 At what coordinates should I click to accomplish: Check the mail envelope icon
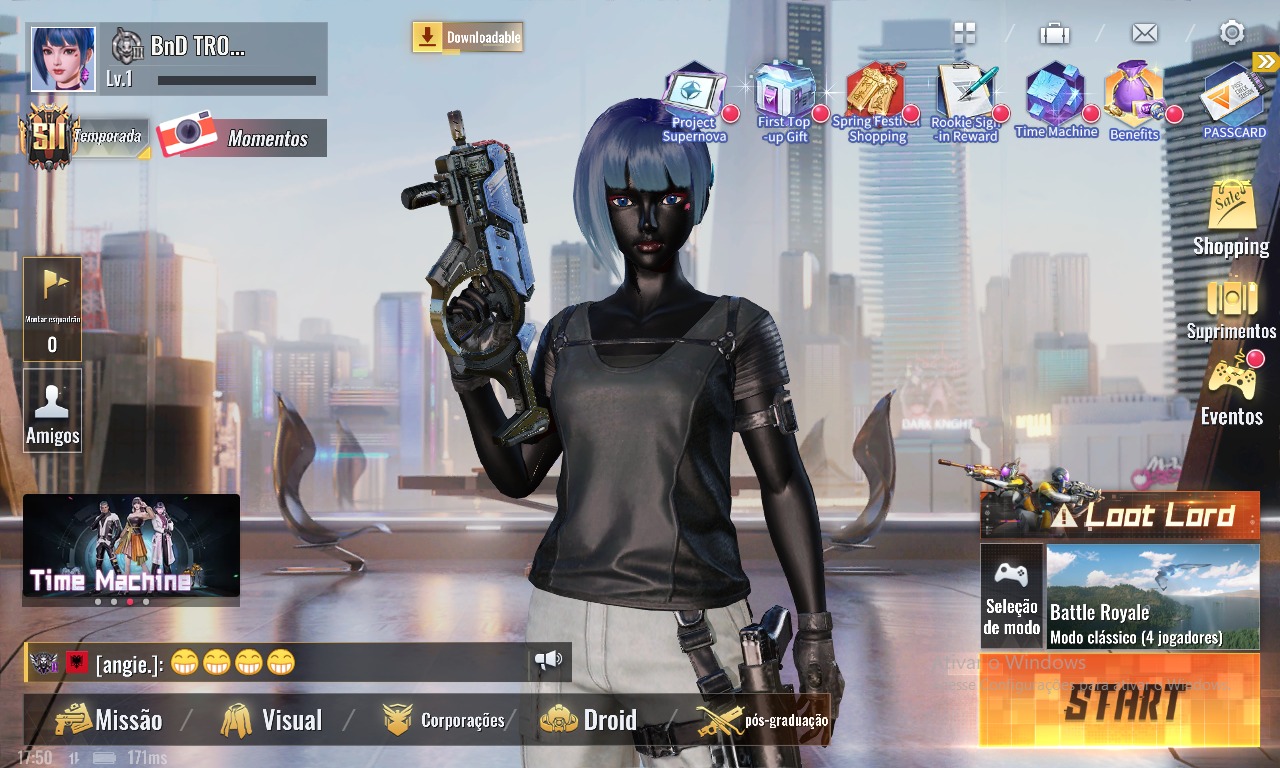(x=1144, y=33)
